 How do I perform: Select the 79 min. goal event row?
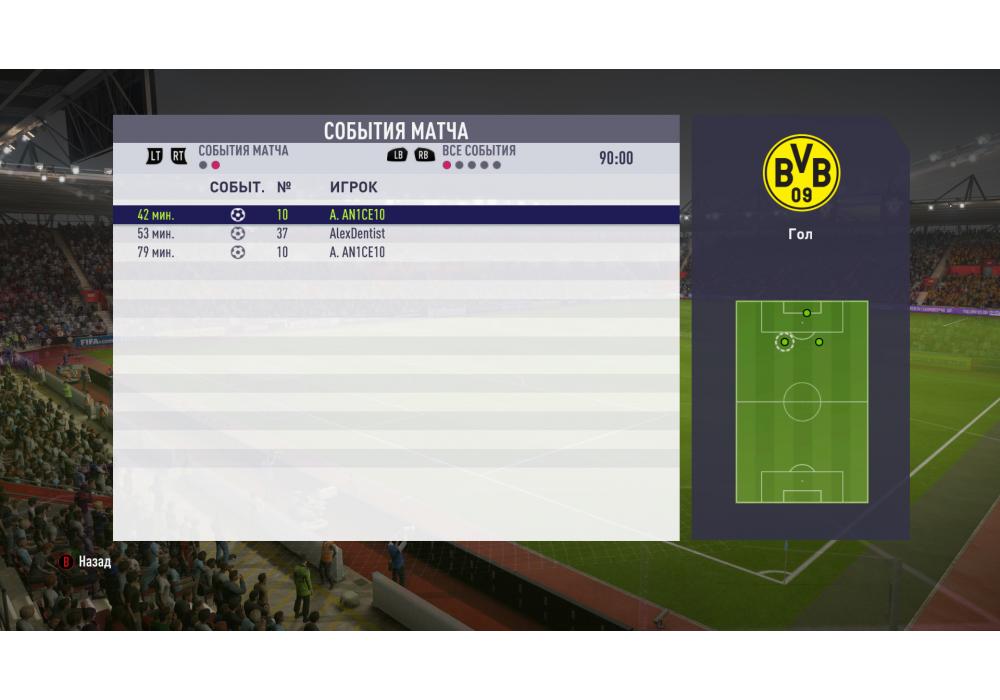[395, 253]
